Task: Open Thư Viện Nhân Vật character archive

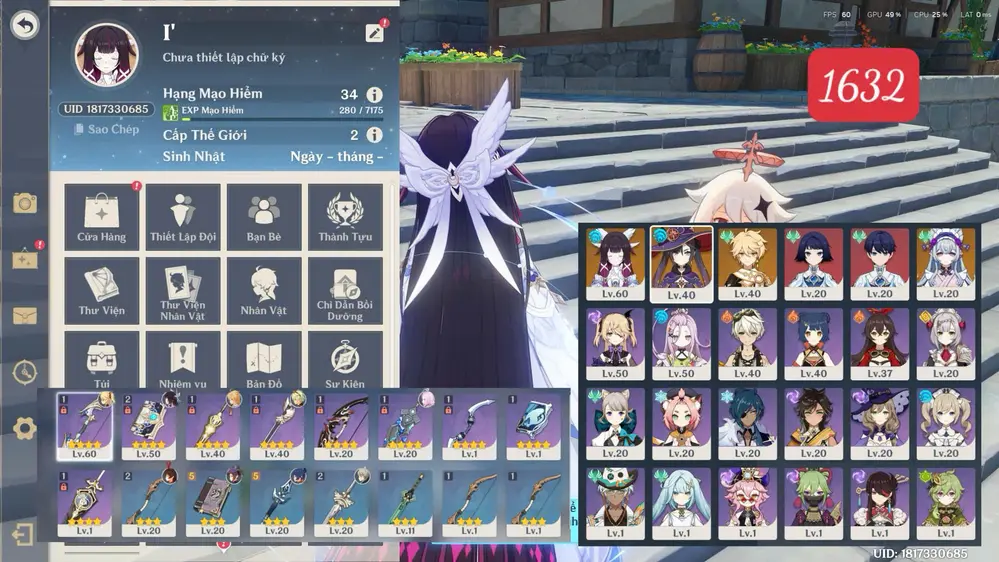Action: [183, 289]
